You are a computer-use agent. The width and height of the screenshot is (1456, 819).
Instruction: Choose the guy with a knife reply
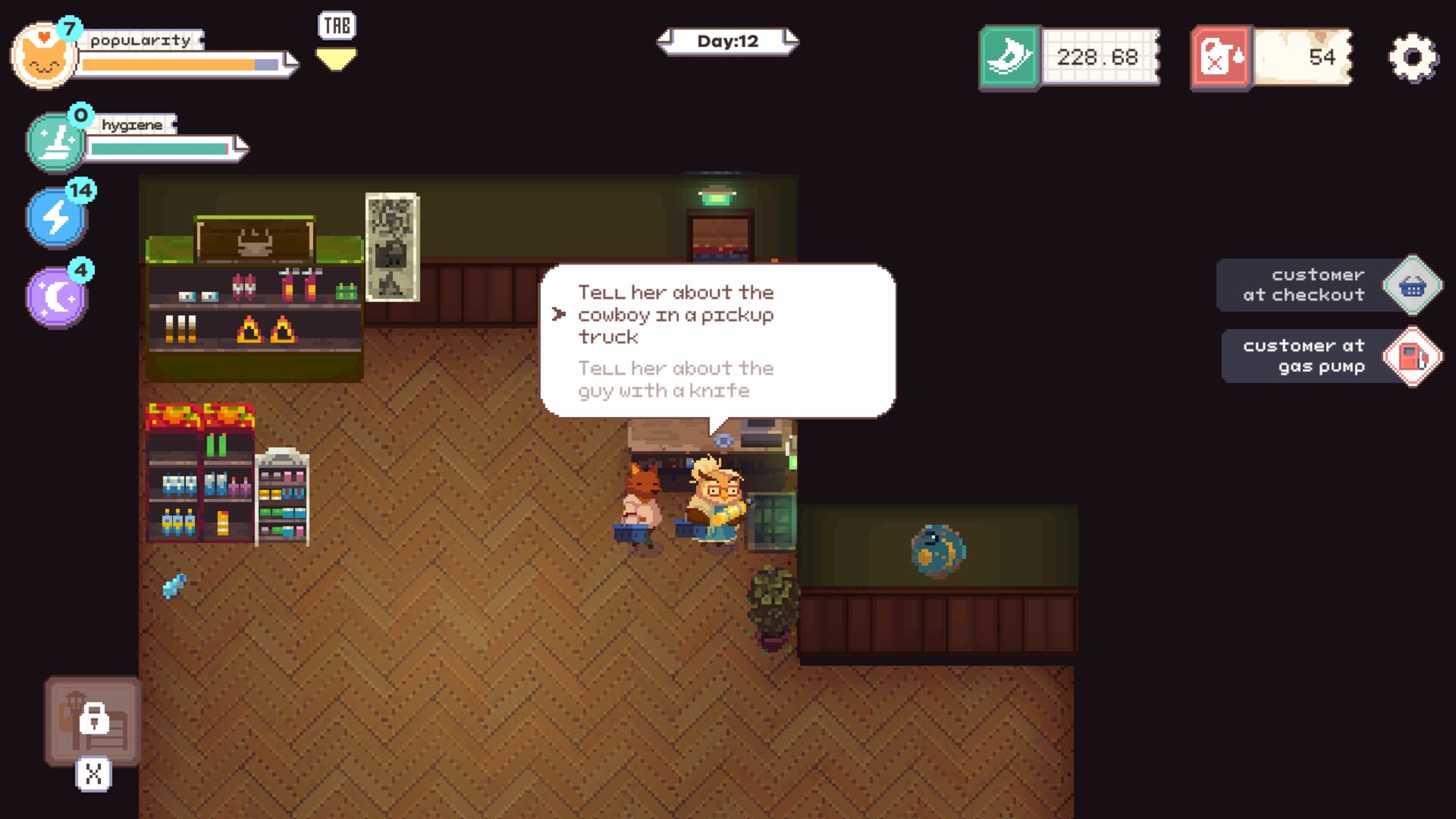tap(675, 379)
